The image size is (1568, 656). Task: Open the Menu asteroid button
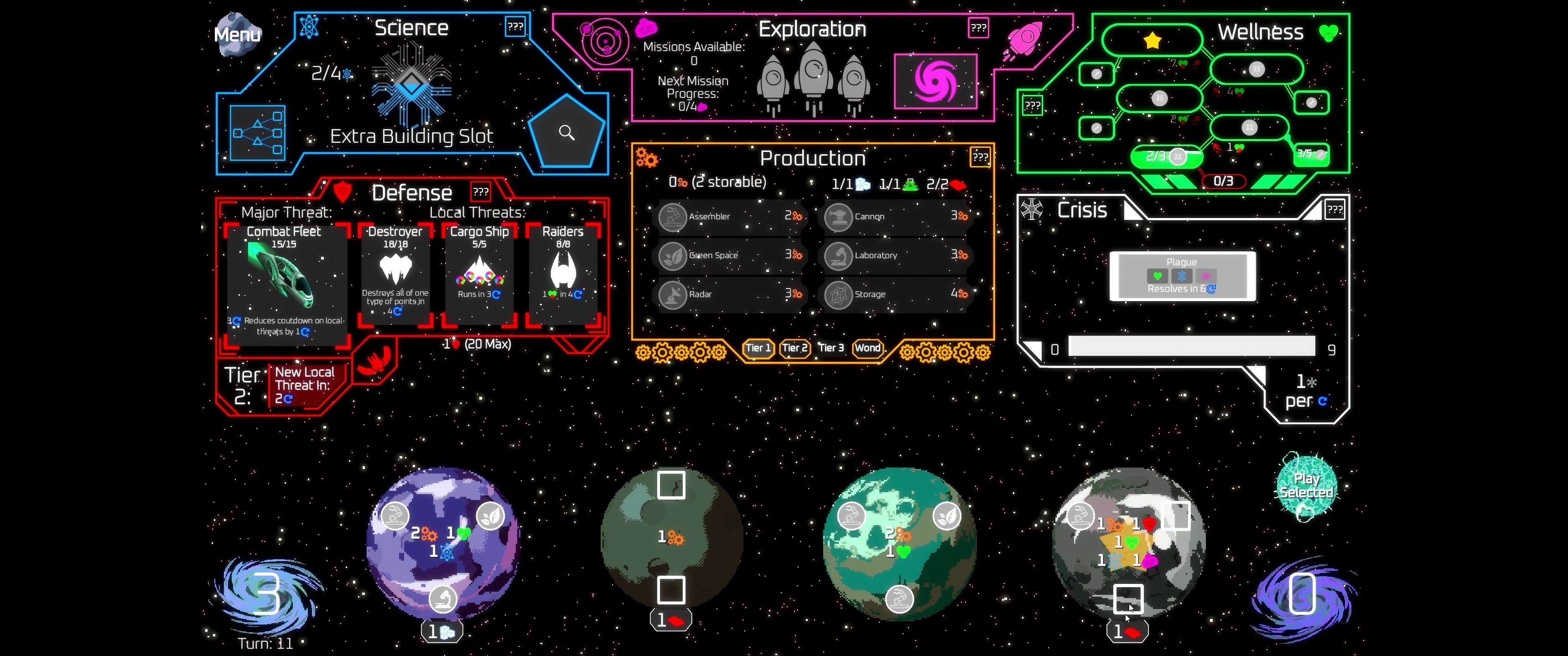238,35
